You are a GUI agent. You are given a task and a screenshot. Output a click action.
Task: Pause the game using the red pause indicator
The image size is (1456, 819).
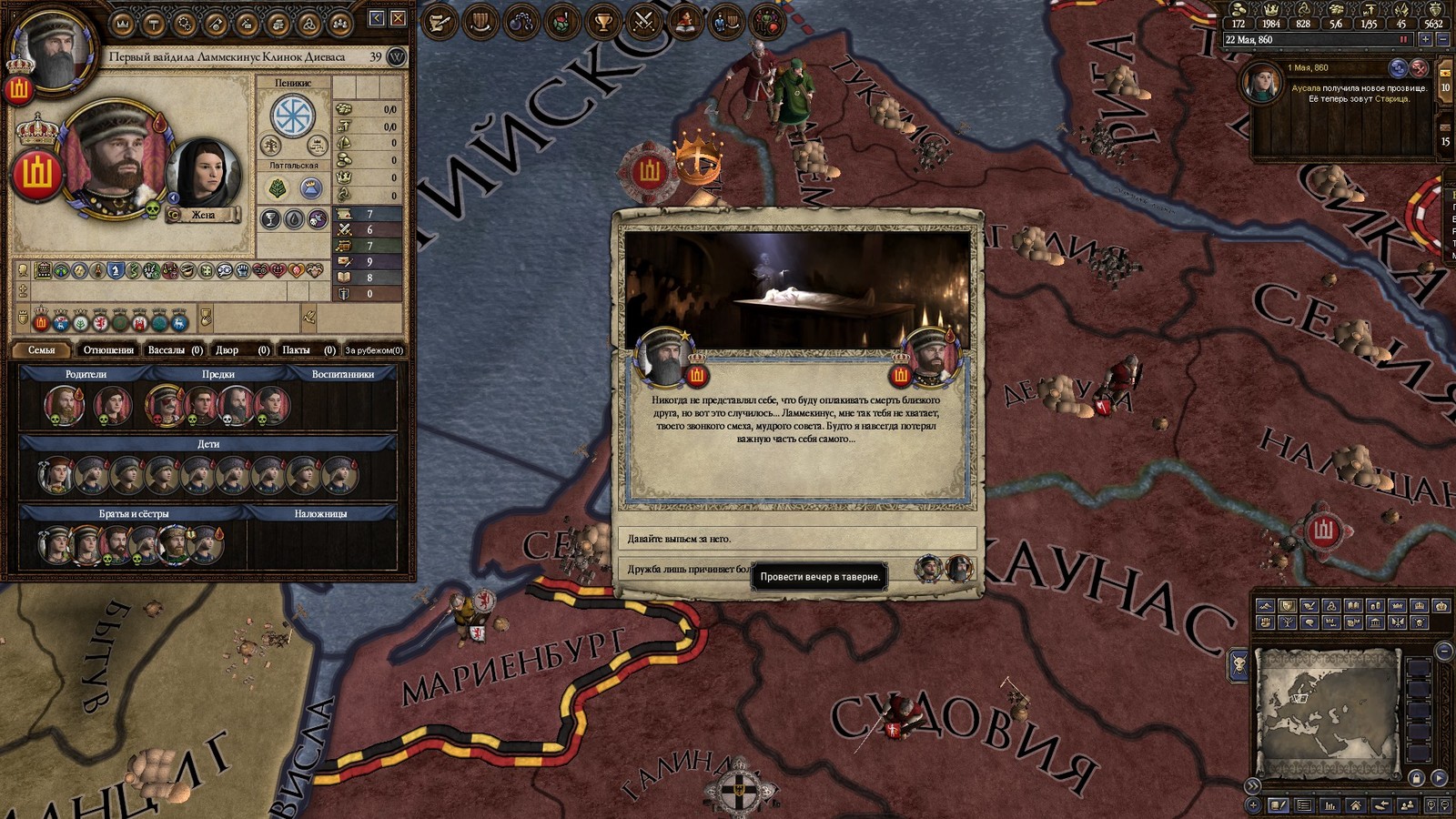(1403, 40)
